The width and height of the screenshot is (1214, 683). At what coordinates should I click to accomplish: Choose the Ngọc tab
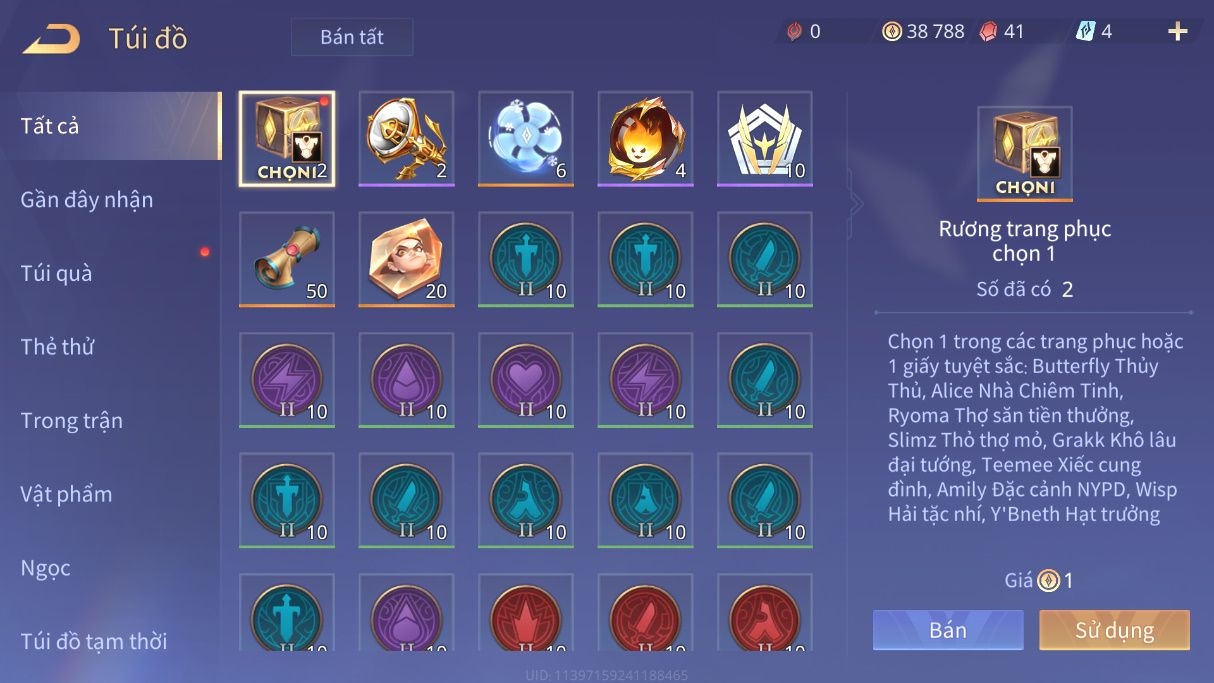coord(46,568)
